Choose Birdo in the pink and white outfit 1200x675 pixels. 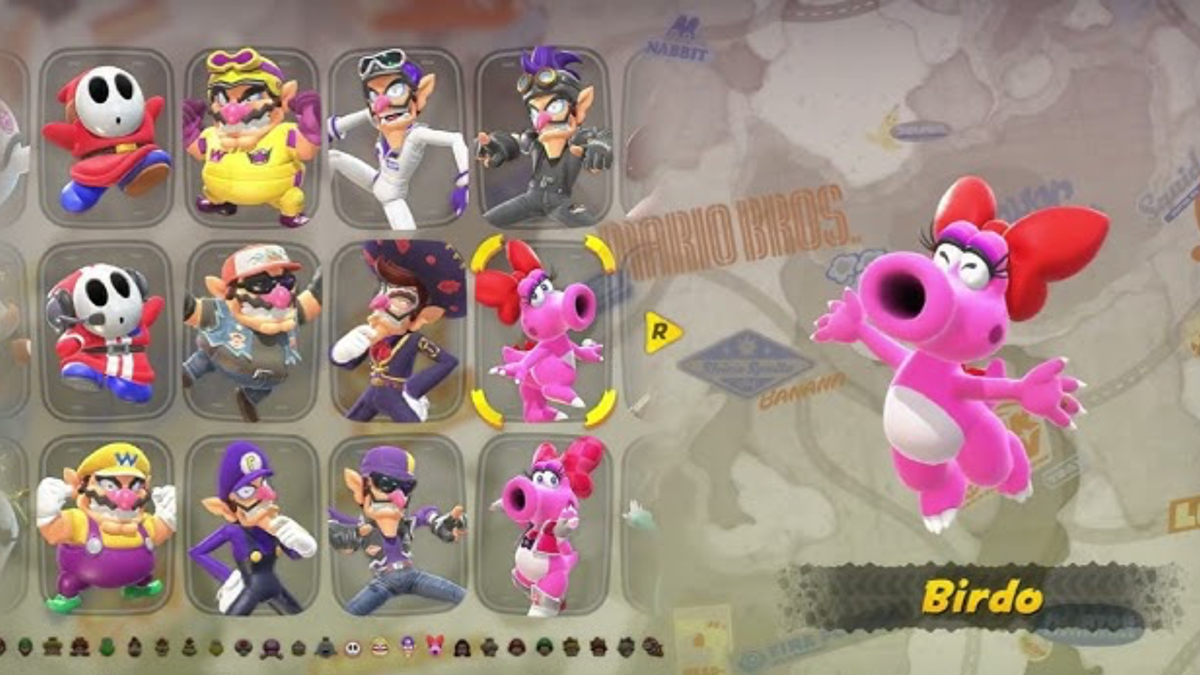tap(541, 523)
